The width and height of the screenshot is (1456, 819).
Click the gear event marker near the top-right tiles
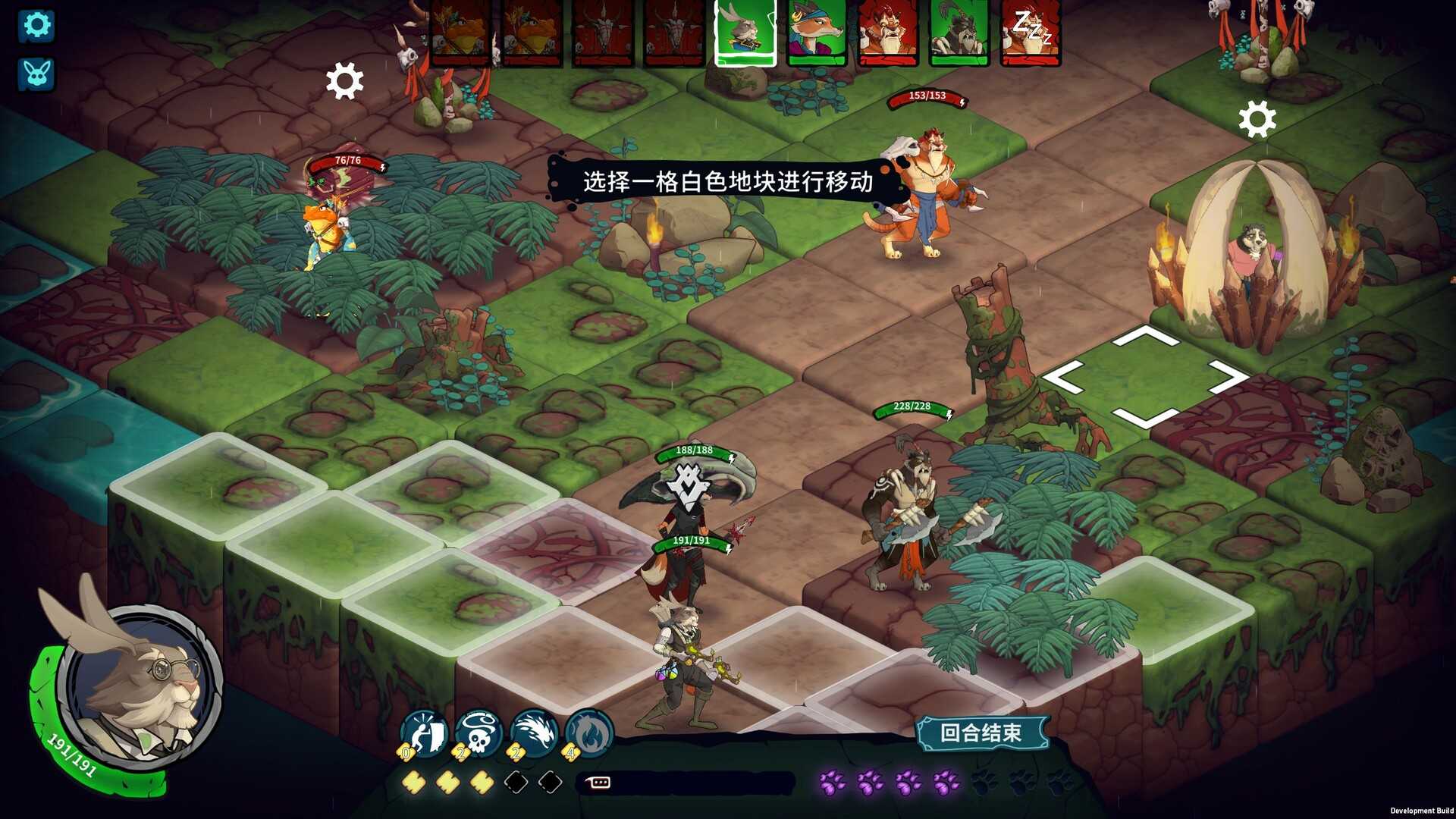point(1258,119)
